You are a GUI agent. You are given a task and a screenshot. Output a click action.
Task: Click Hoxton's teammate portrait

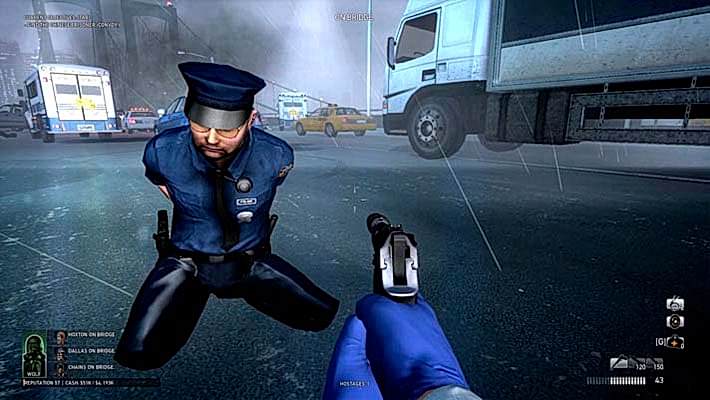pos(60,337)
